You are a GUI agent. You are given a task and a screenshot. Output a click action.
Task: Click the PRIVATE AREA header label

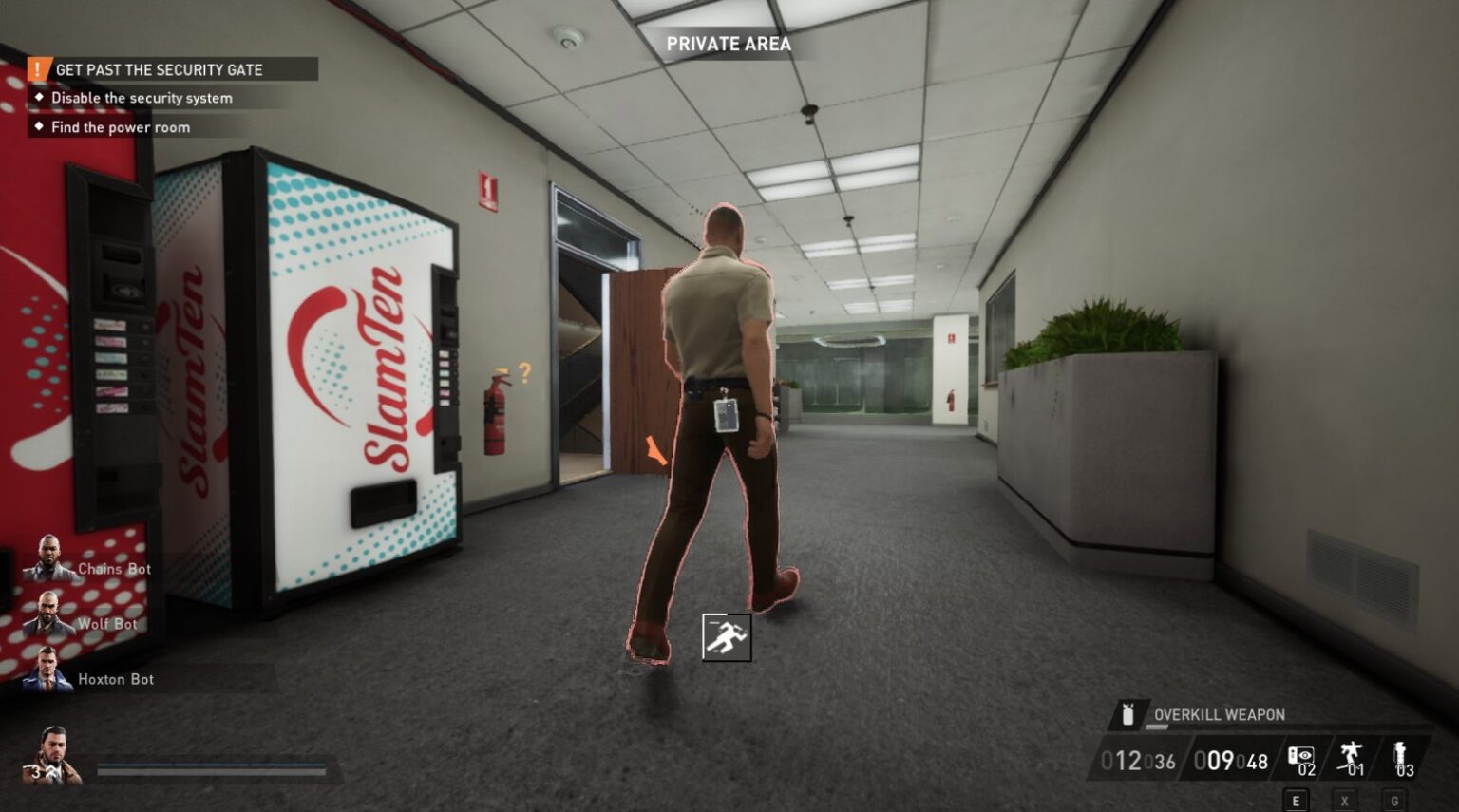click(729, 44)
